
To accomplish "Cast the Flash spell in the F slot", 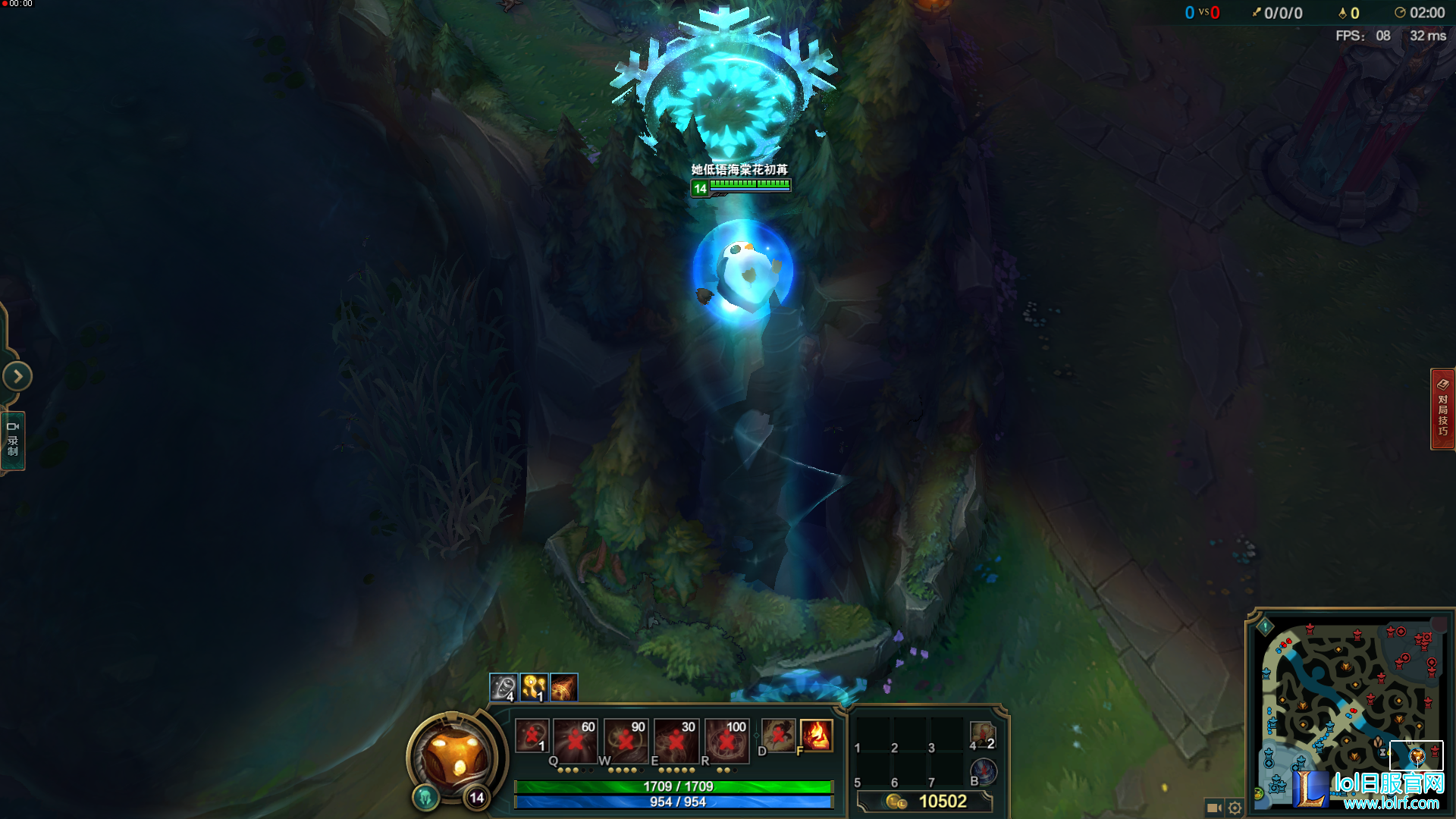I will tap(815, 734).
